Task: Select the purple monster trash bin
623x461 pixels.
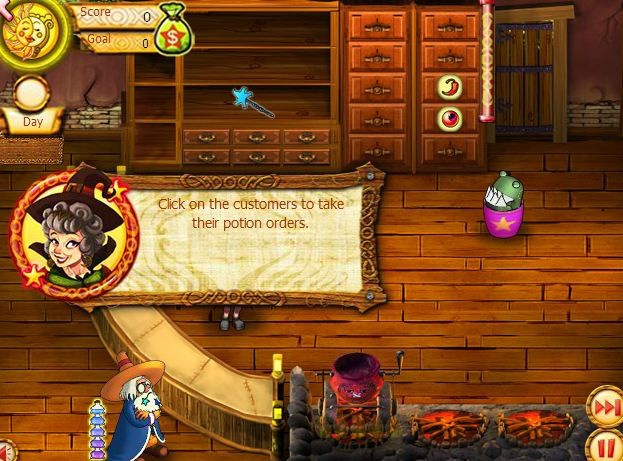Action: click(x=503, y=207)
